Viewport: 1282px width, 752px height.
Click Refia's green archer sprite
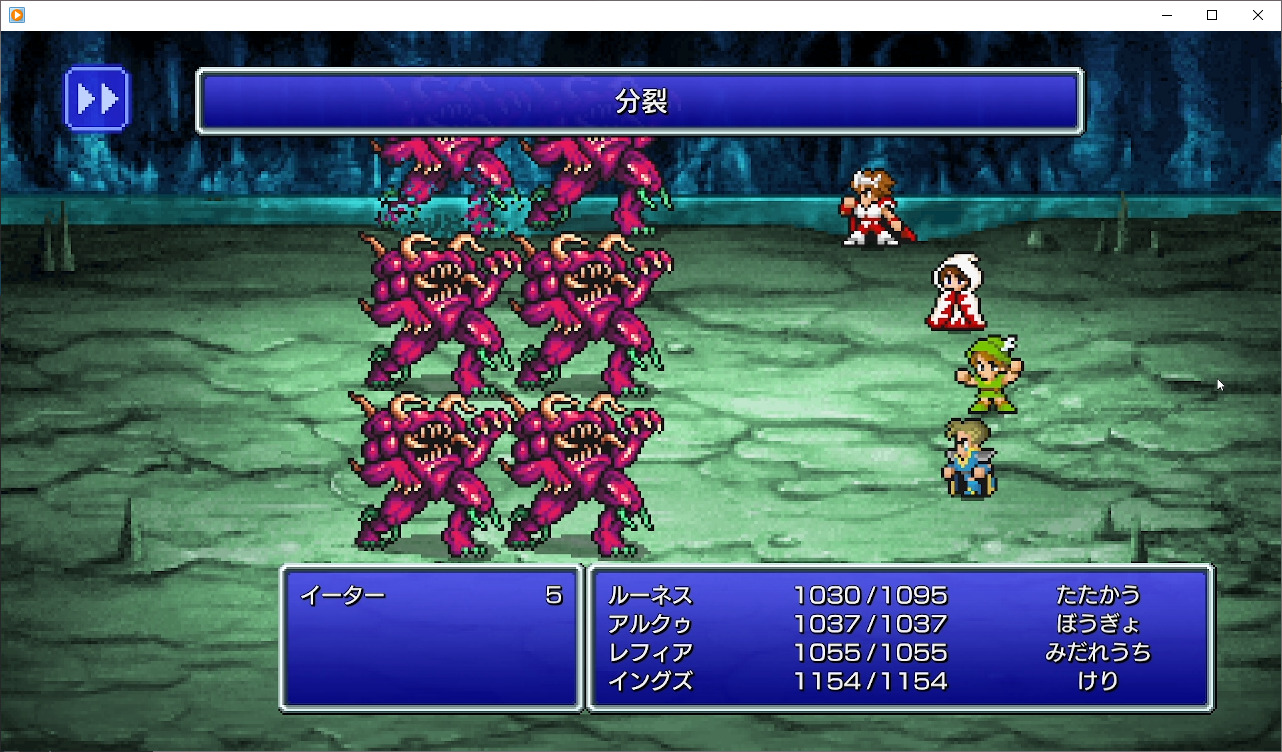click(x=990, y=375)
